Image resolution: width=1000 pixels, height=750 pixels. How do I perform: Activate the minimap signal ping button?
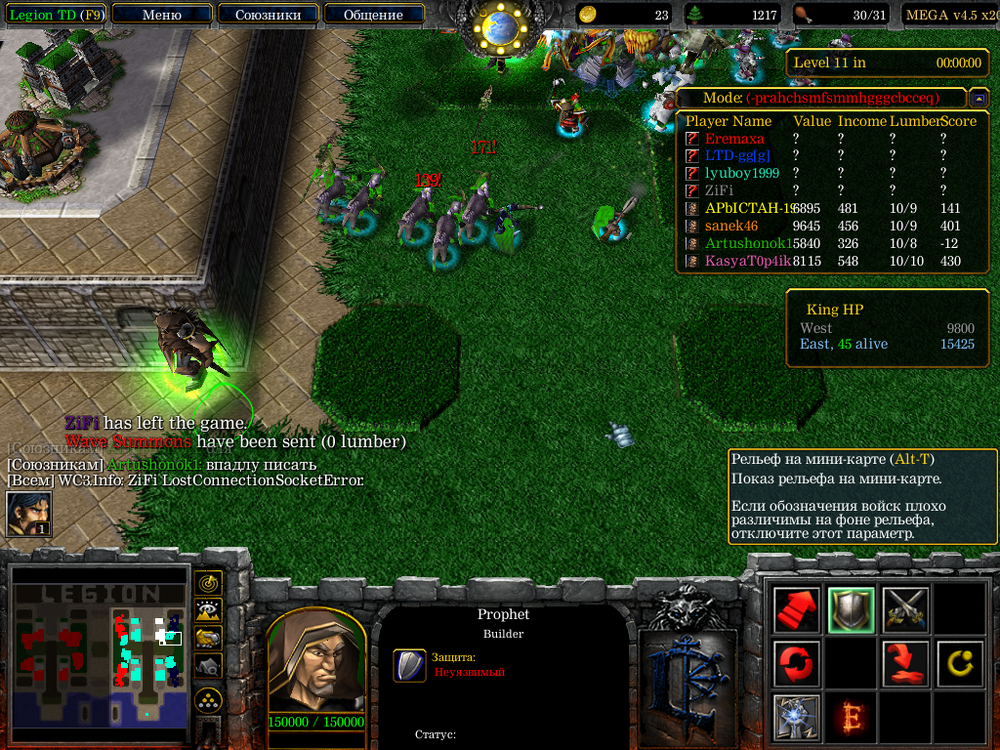coord(208,582)
